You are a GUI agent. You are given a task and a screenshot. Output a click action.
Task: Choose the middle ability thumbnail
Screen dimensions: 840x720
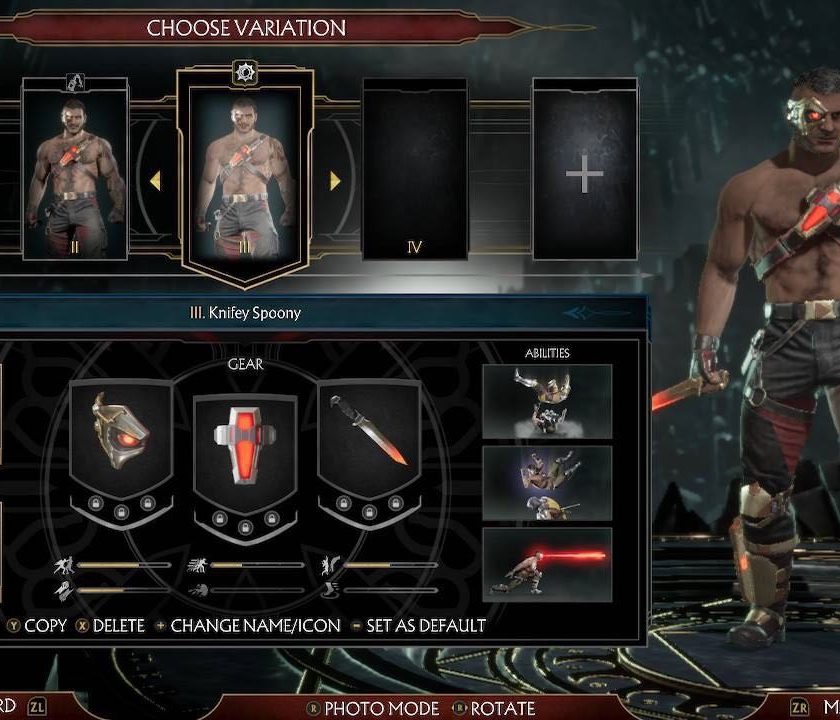[x=547, y=482]
